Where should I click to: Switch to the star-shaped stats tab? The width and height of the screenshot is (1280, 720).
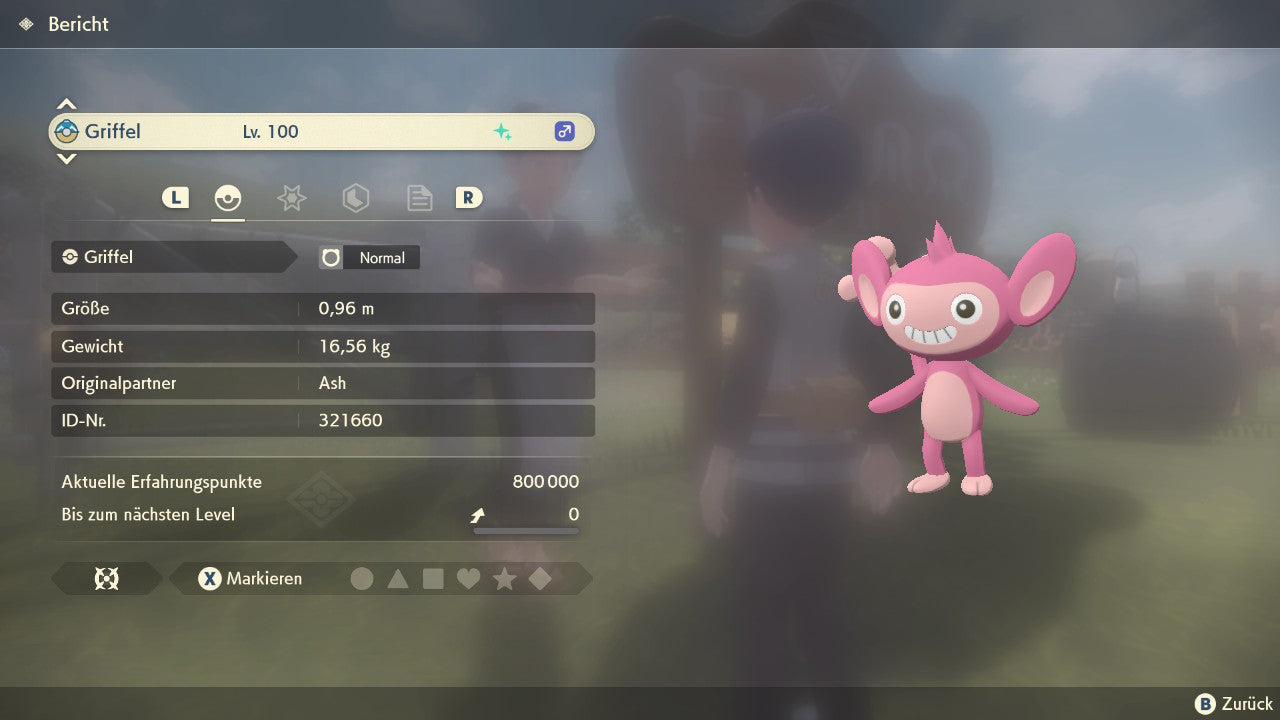coord(291,198)
